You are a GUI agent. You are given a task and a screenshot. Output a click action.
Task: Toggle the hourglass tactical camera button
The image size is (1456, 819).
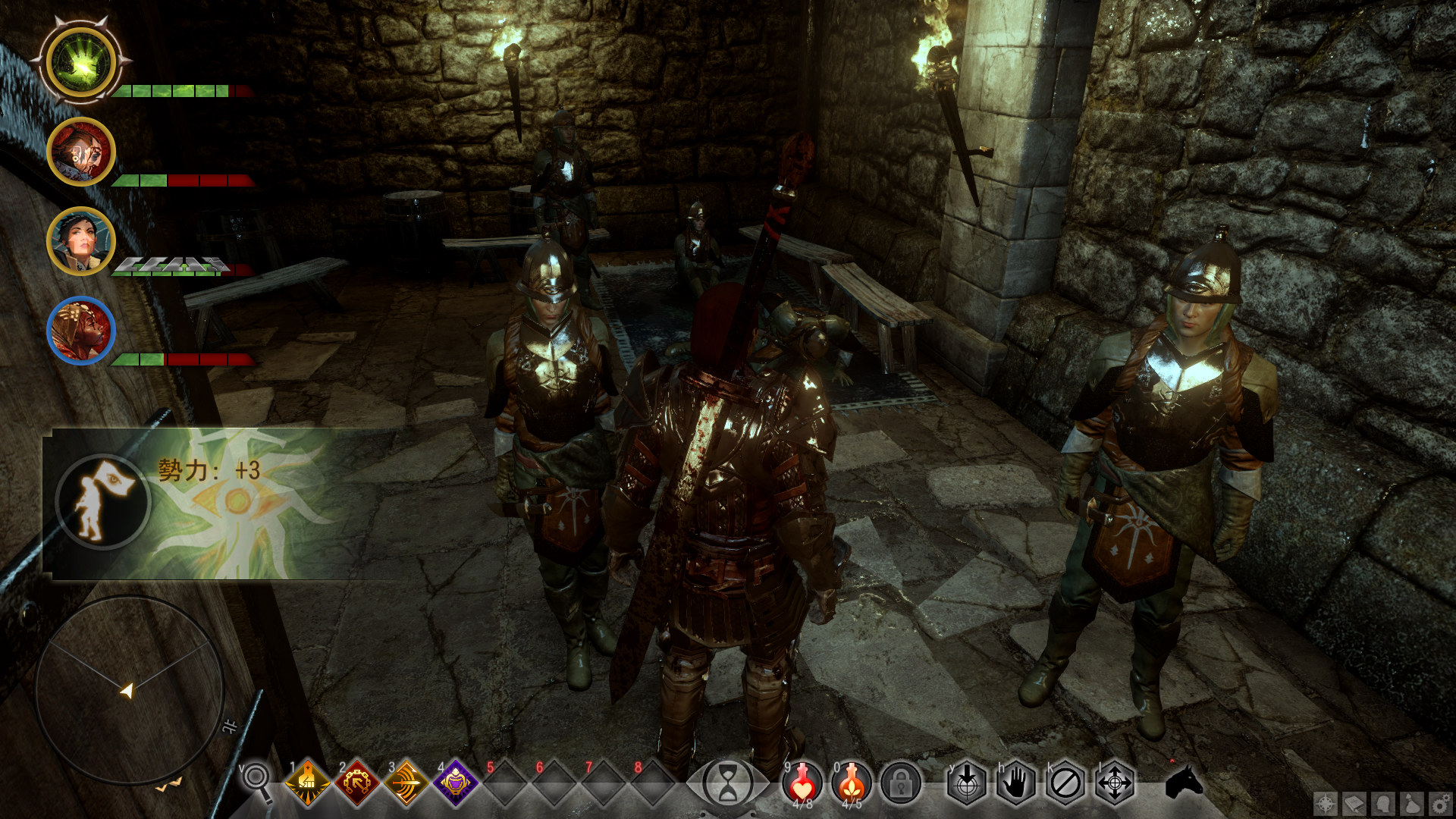(x=727, y=783)
